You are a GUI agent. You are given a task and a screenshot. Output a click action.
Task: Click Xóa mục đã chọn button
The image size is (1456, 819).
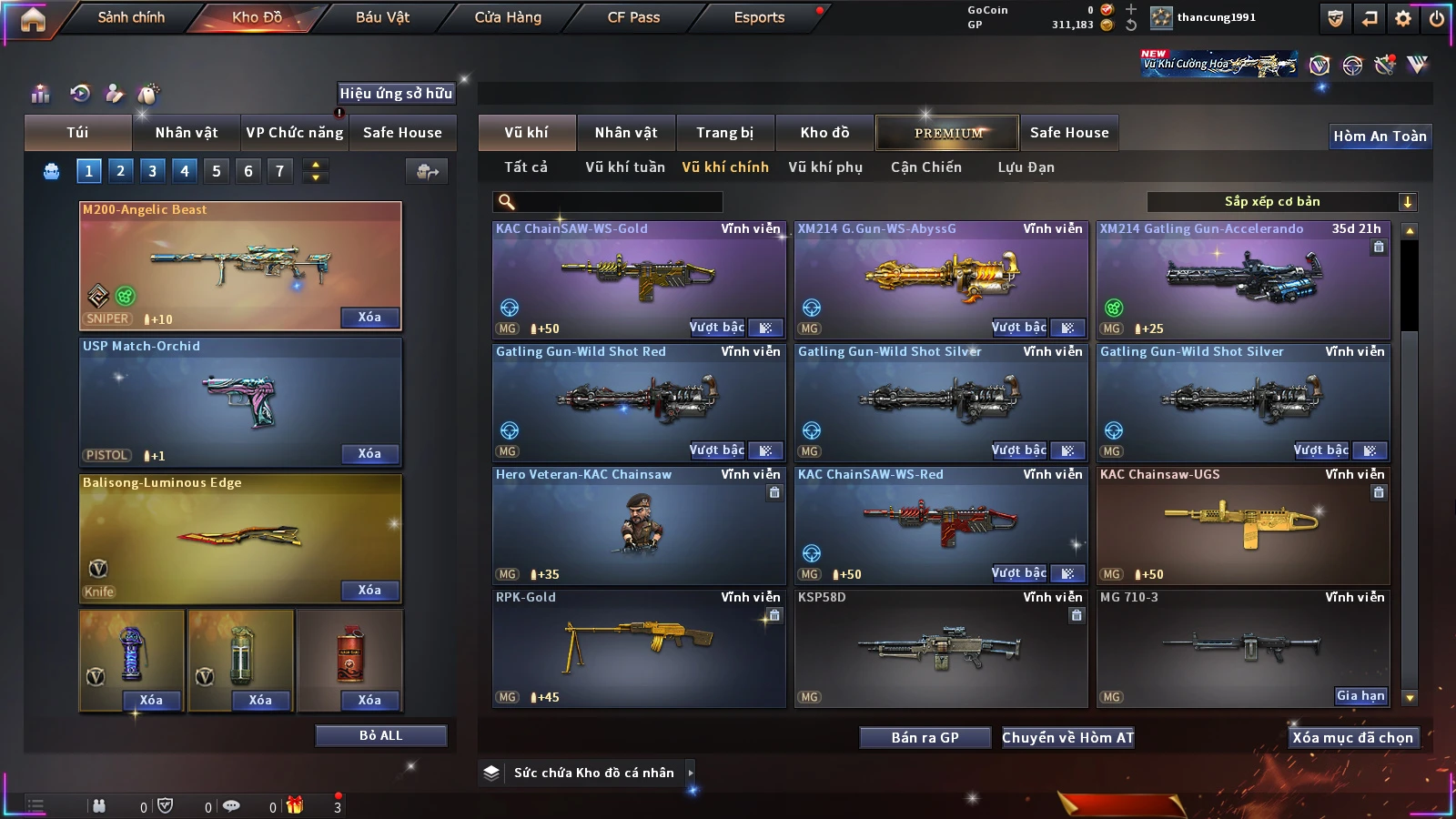coord(1352,738)
